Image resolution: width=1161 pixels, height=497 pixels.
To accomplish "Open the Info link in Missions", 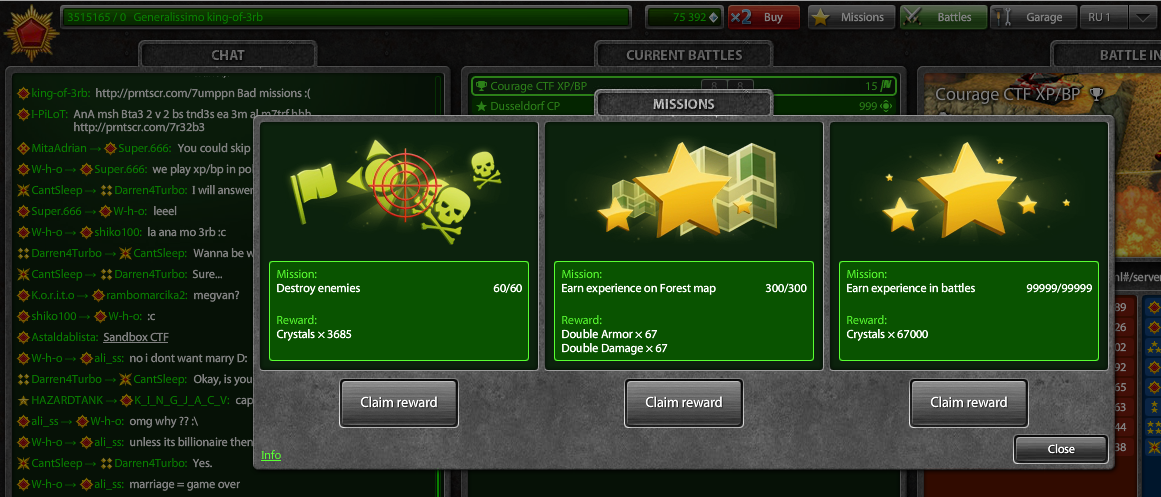I will tap(271, 455).
